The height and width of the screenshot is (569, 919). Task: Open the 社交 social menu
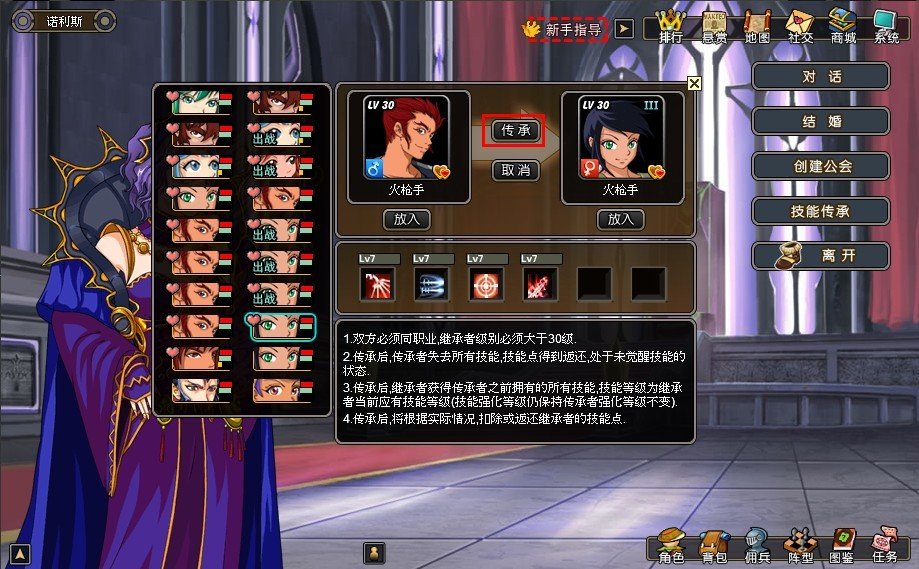[x=800, y=26]
